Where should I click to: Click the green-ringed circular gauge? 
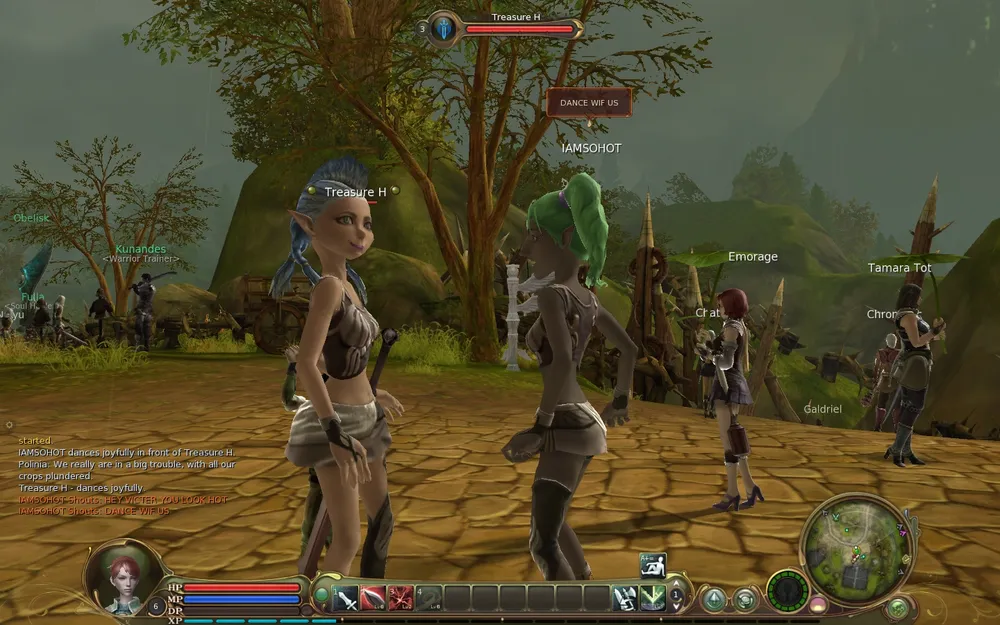click(x=787, y=590)
